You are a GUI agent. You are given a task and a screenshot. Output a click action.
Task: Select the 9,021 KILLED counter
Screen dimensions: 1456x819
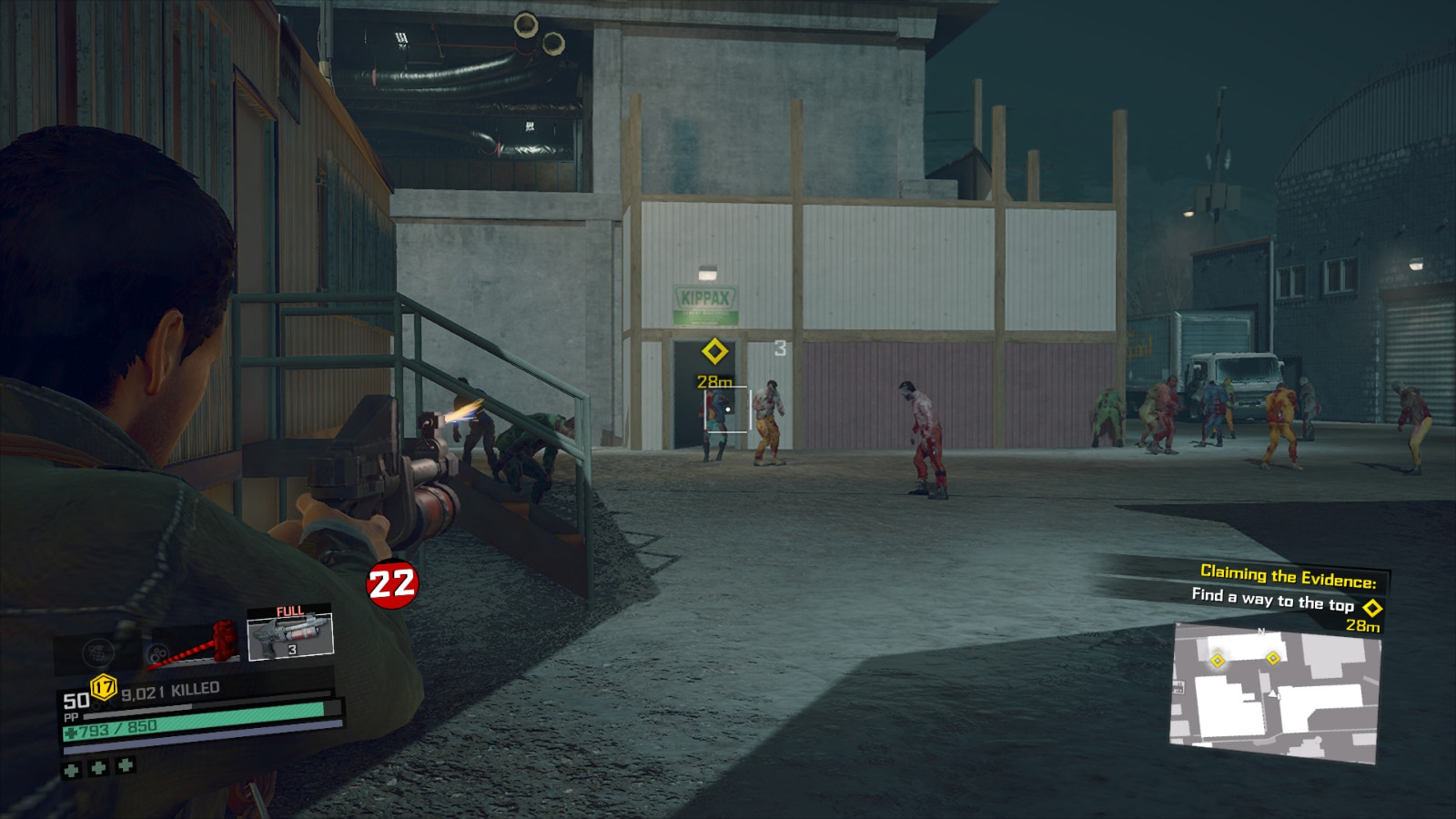tap(169, 689)
